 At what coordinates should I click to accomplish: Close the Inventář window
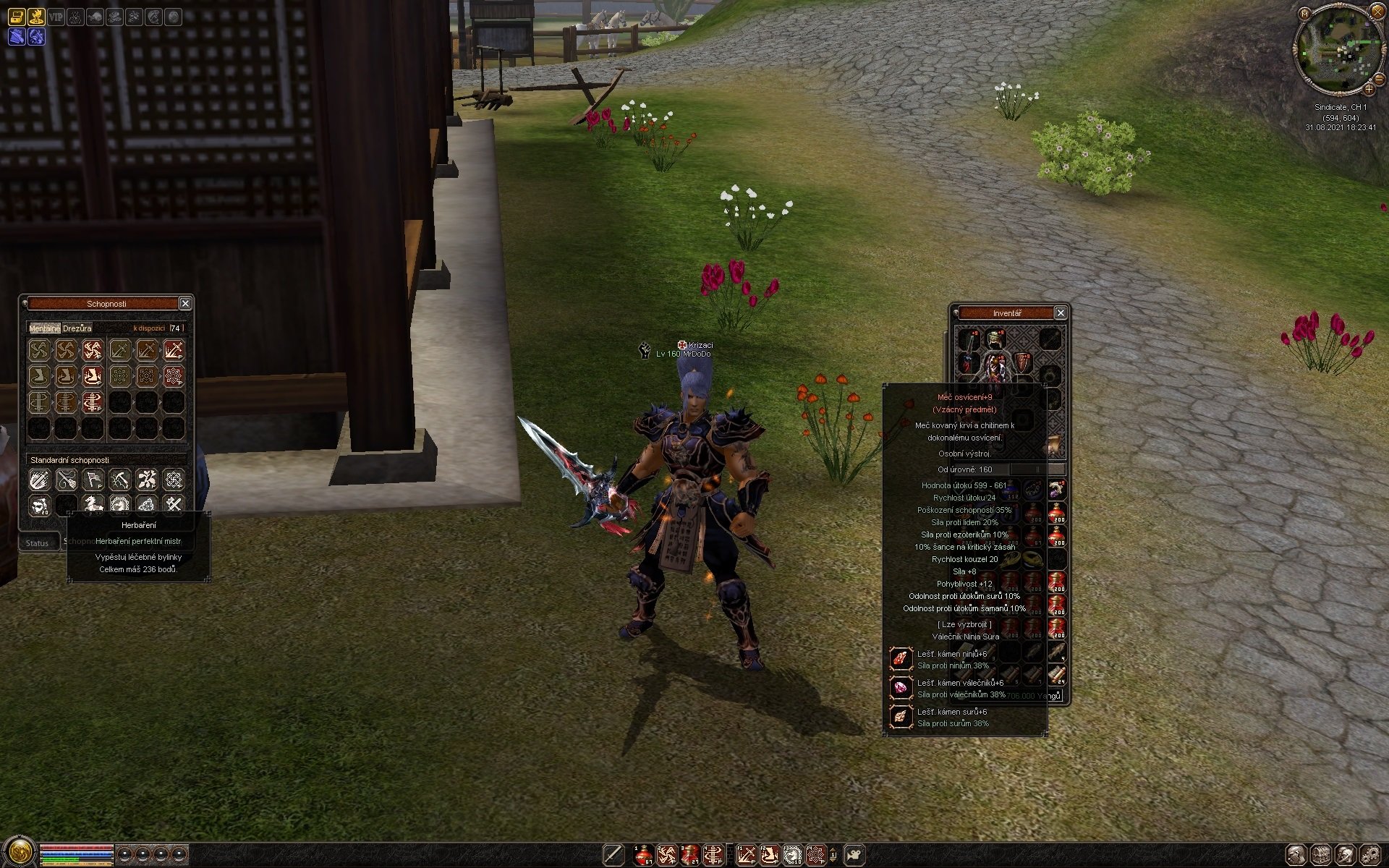coord(1061,312)
